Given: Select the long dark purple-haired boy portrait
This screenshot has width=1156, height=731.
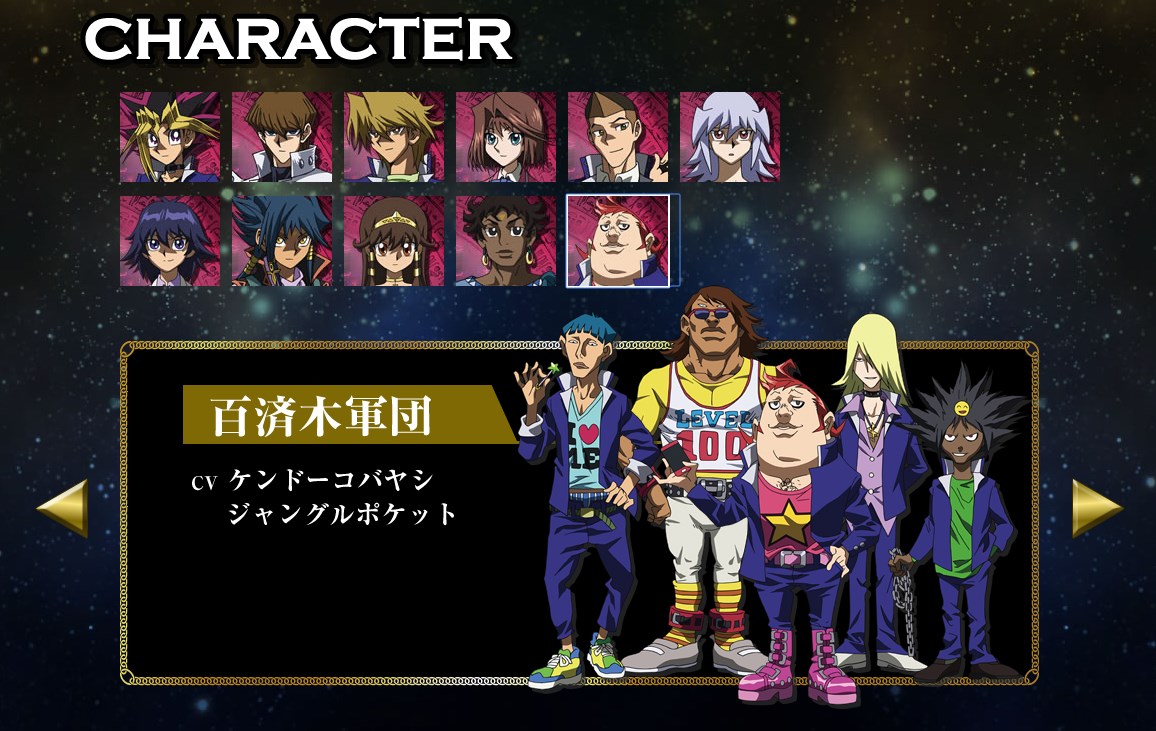Looking at the screenshot, I should pyautogui.click(x=169, y=241).
